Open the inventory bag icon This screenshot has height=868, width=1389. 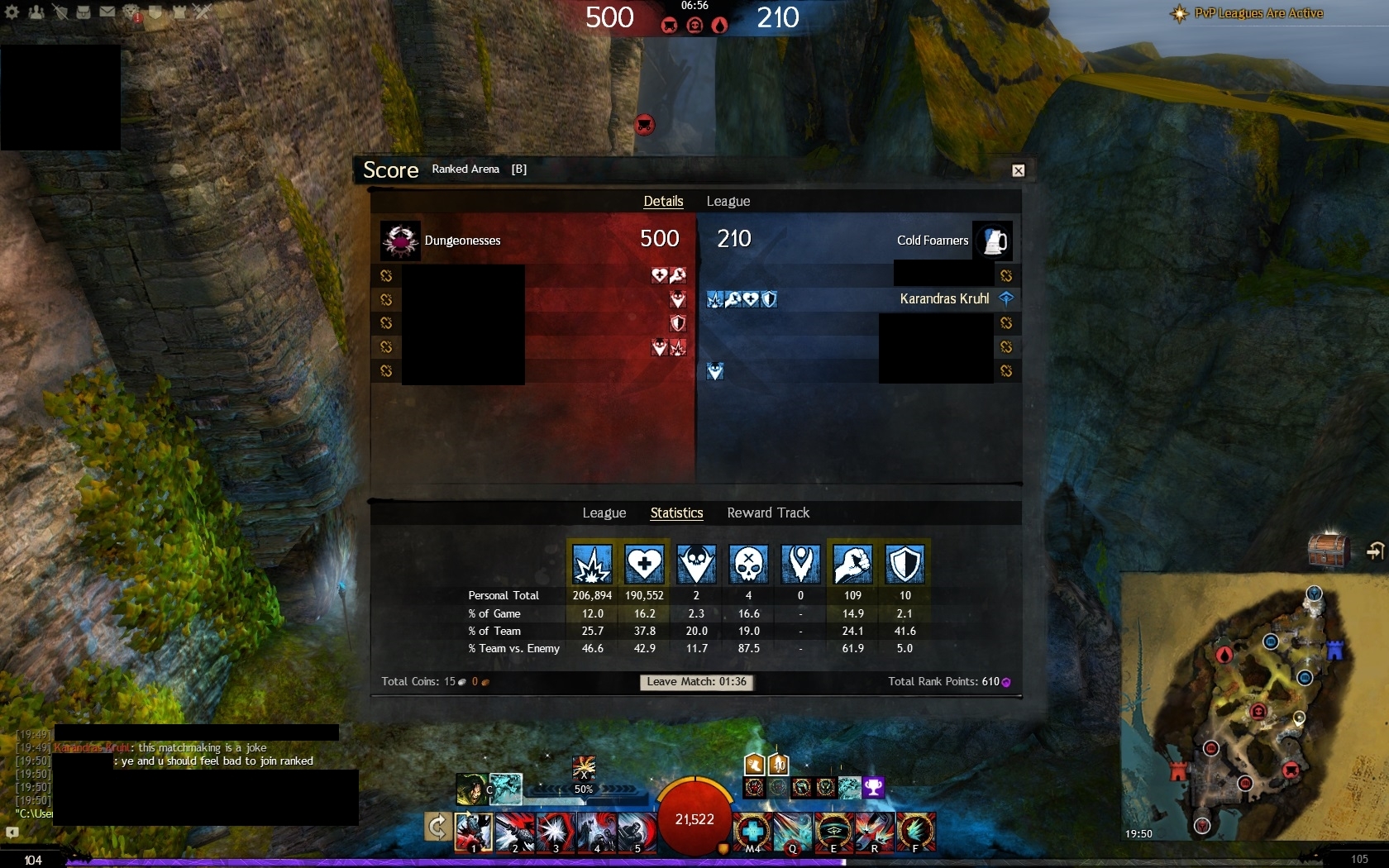[84, 12]
